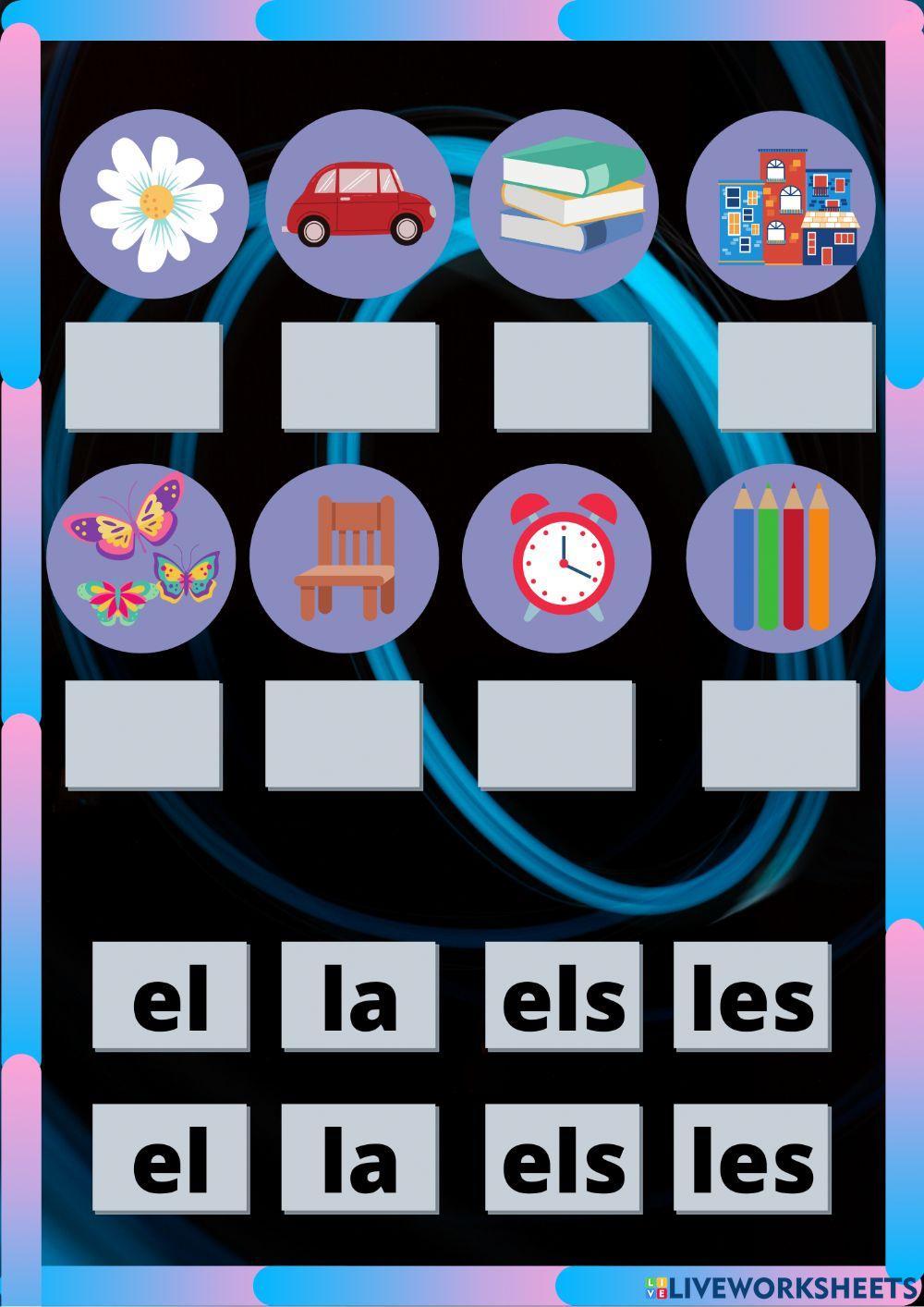Choose the upper-row "els" word tile
Viewport: 924px width, 1307px height.
(563, 996)
